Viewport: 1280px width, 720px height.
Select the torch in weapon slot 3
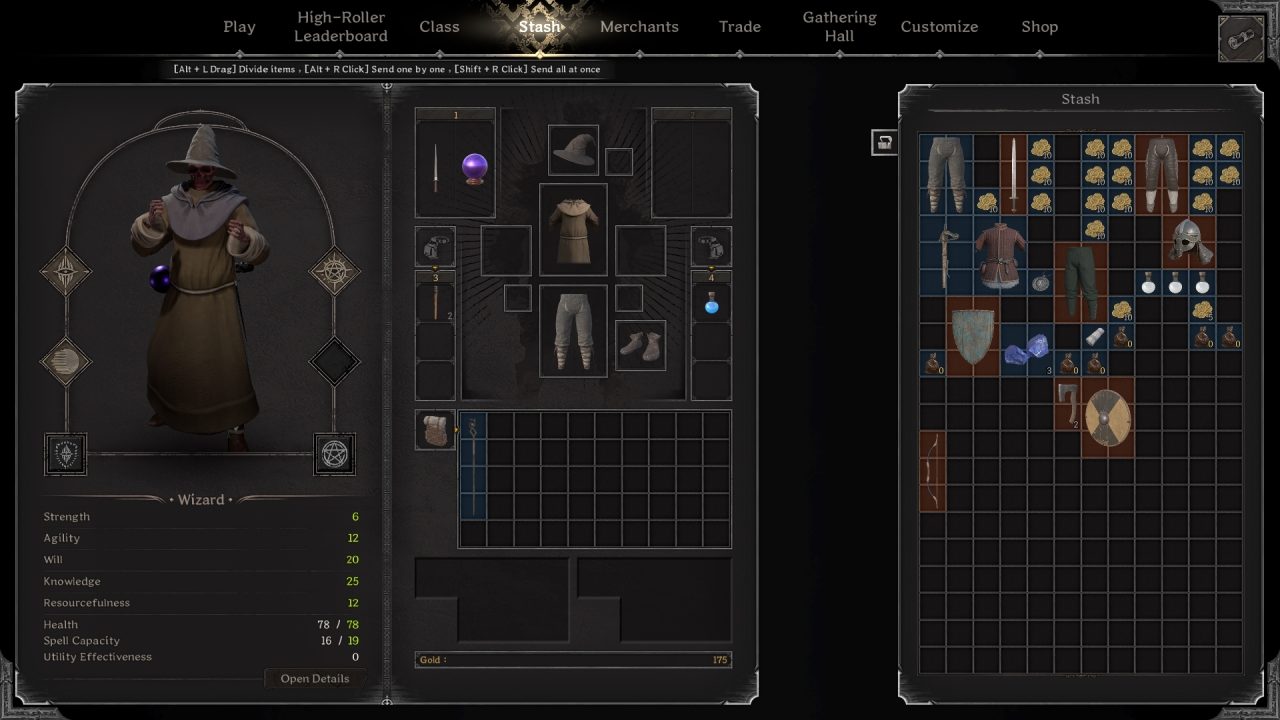tap(434, 300)
